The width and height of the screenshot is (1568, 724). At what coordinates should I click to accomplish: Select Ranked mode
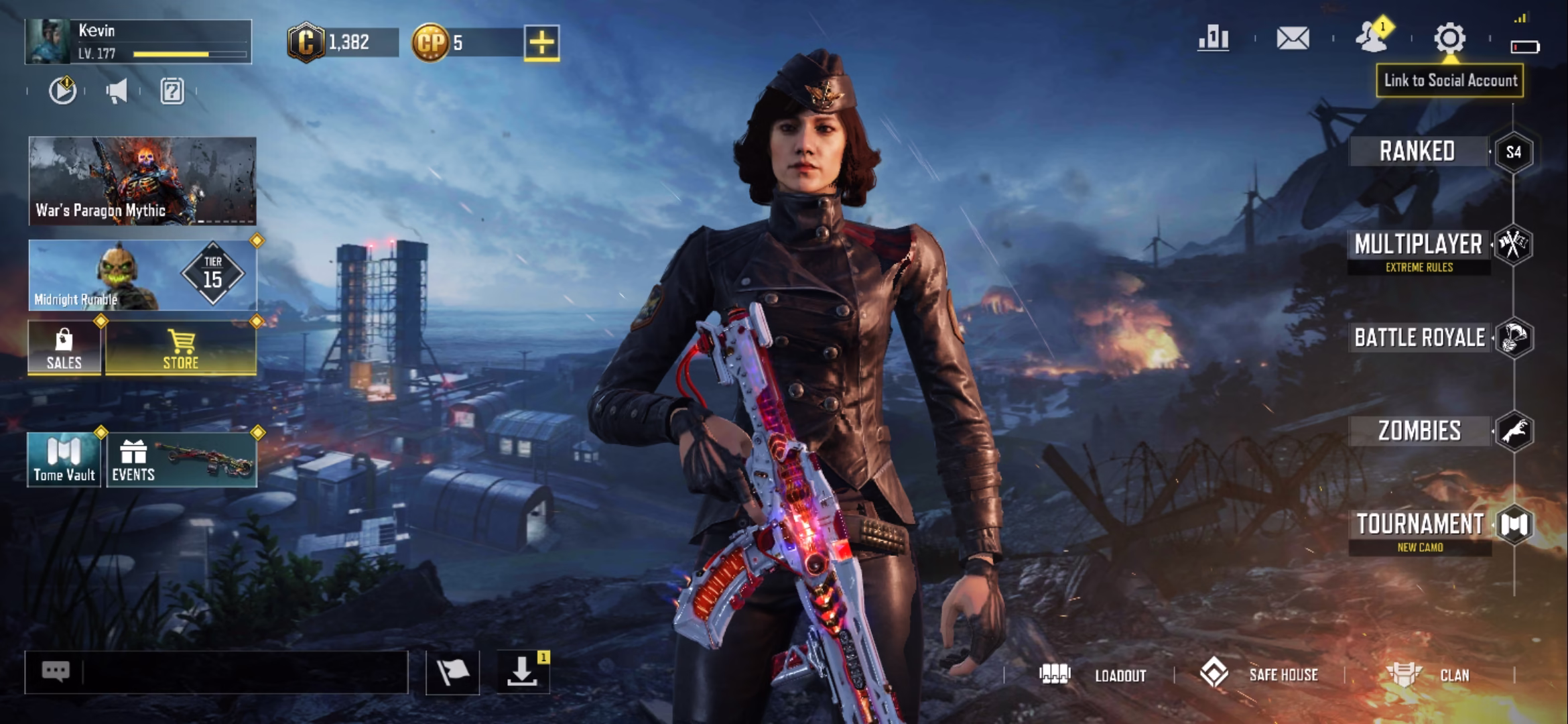[1419, 152]
